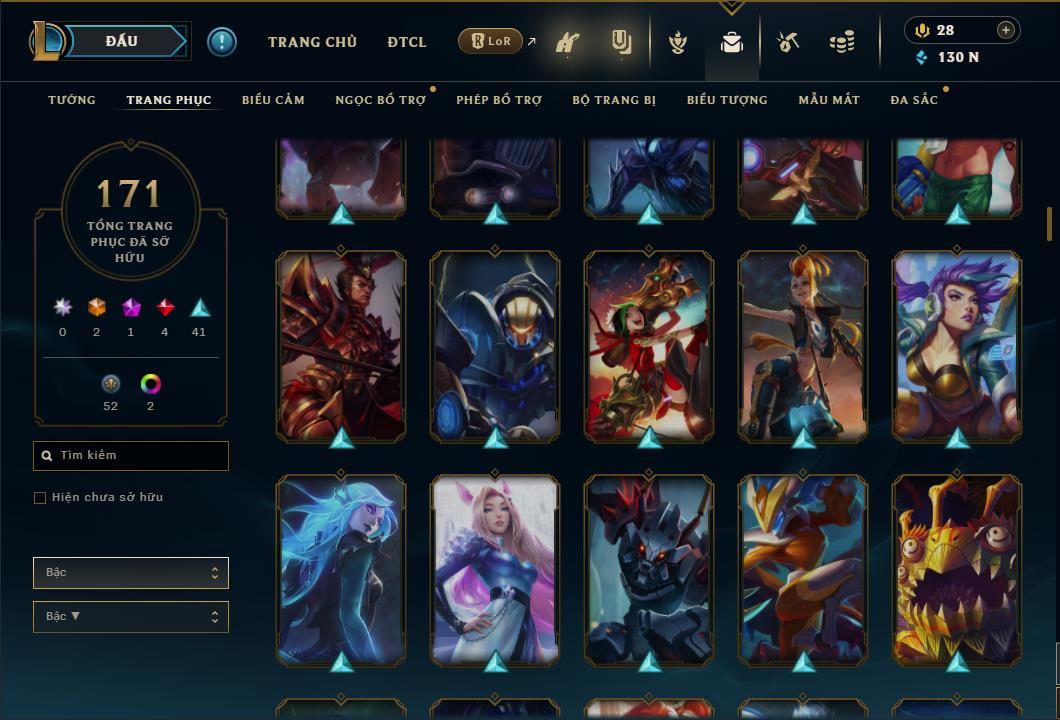Image resolution: width=1060 pixels, height=720 pixels.
Task: Select the yellow toothy monster skin card
Action: 957,570
